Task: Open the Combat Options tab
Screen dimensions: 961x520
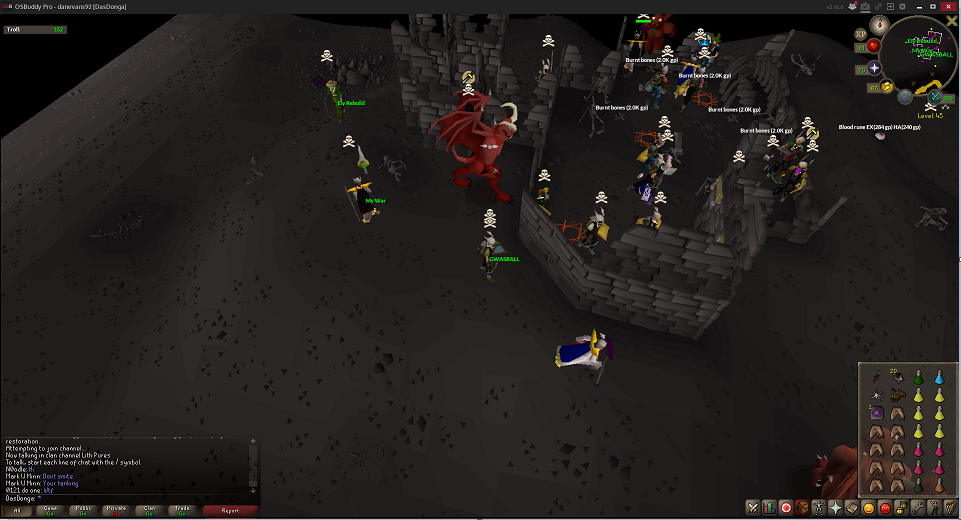Action: pos(752,508)
